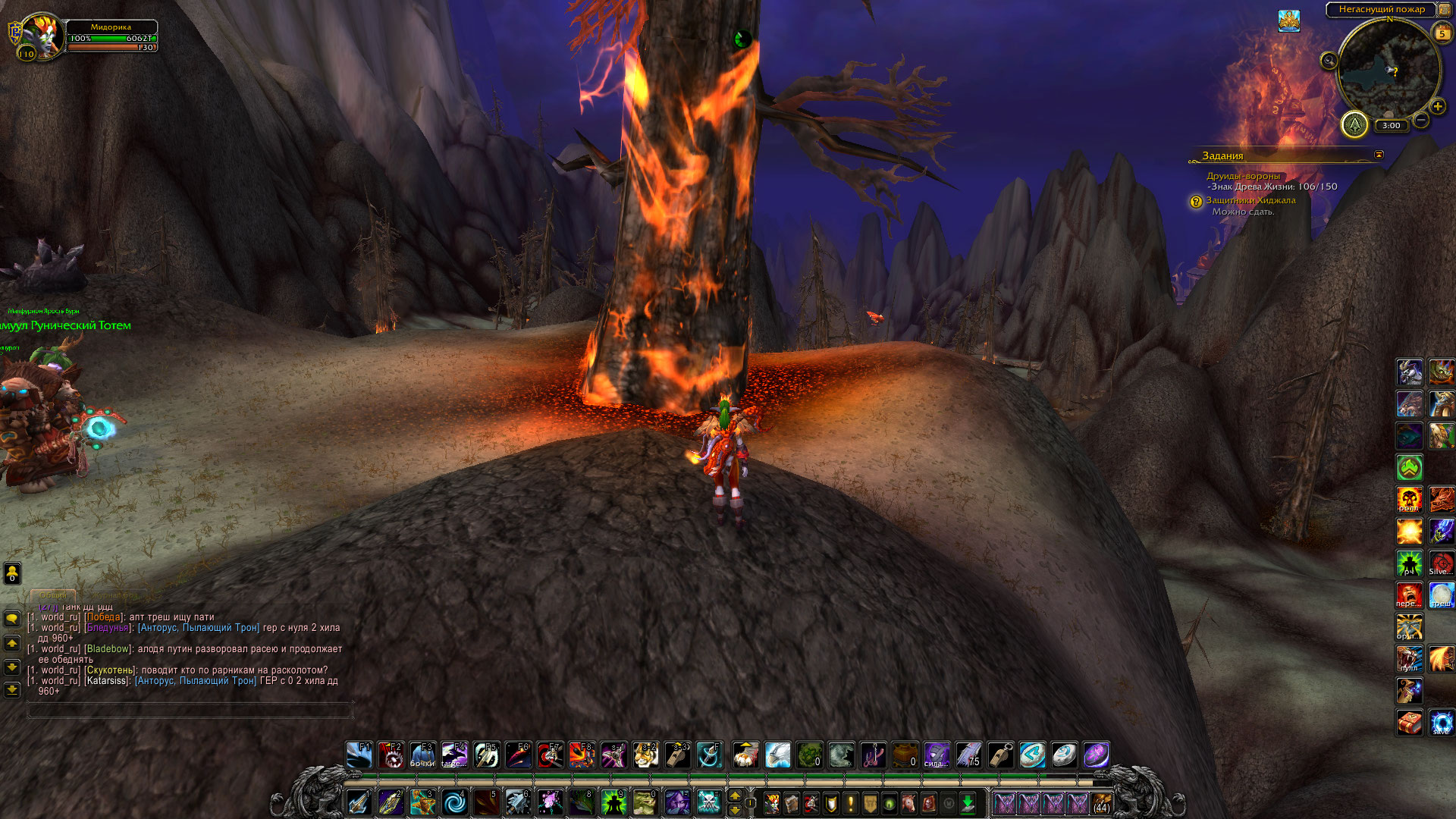Click the Мидорика player portrait
The width and height of the screenshot is (1456, 819).
[x=42, y=36]
